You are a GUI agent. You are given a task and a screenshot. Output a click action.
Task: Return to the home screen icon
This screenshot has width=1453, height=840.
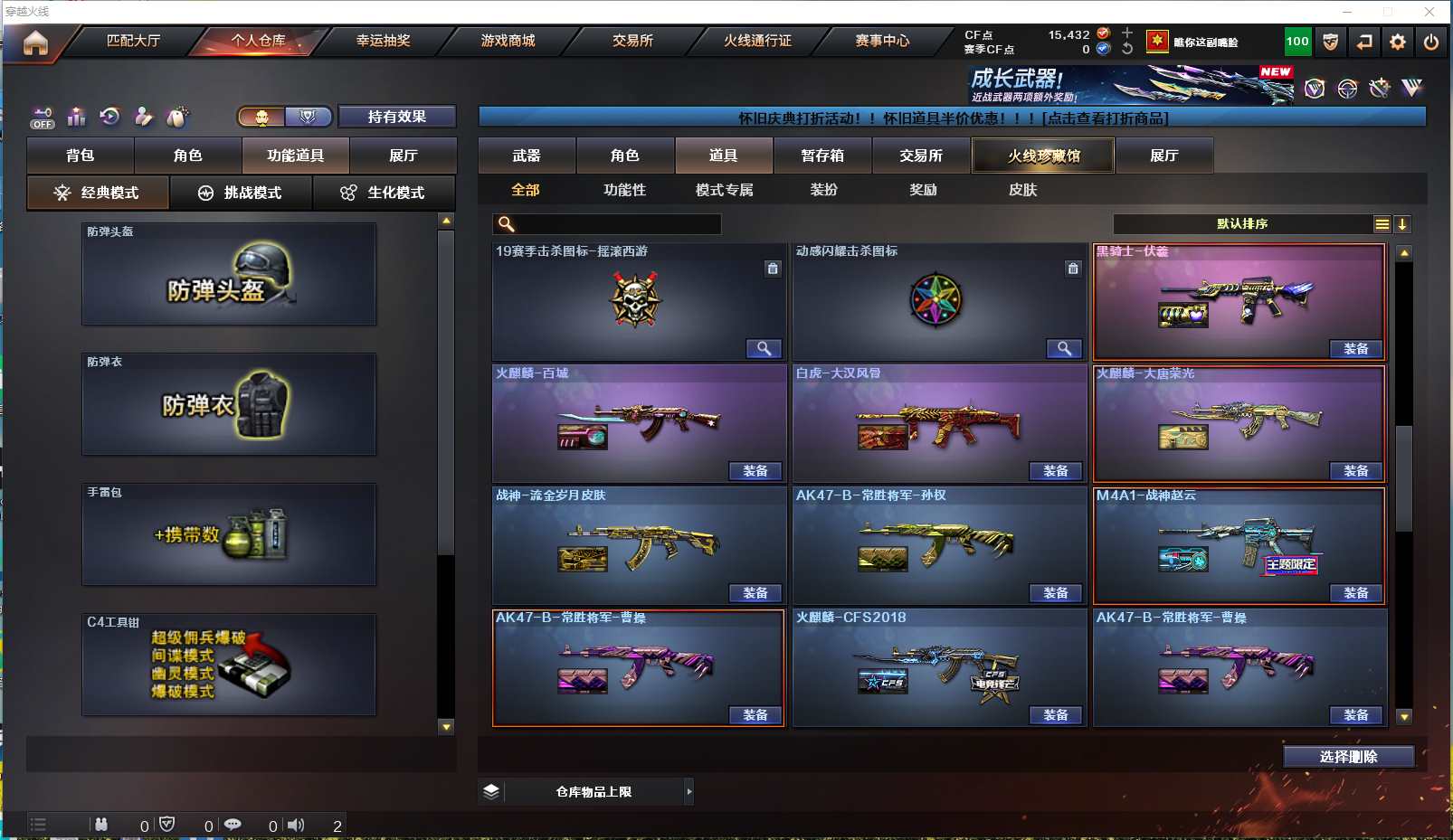[x=35, y=42]
